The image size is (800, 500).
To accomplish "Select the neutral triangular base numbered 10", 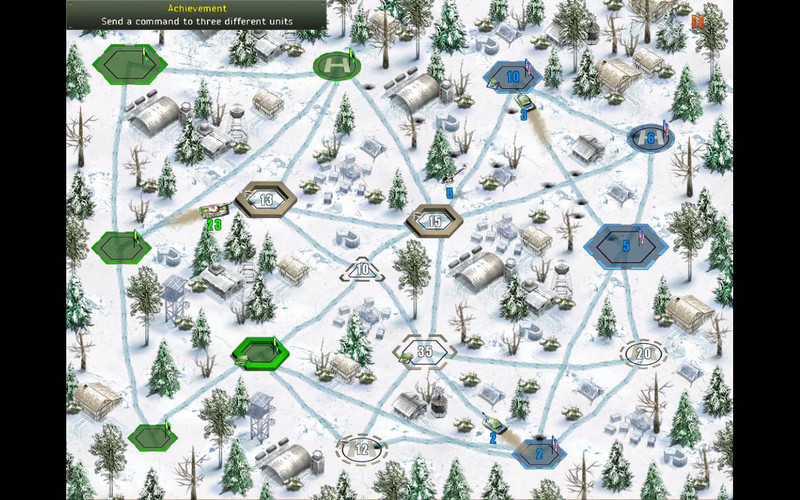I will pyautogui.click(x=363, y=270).
